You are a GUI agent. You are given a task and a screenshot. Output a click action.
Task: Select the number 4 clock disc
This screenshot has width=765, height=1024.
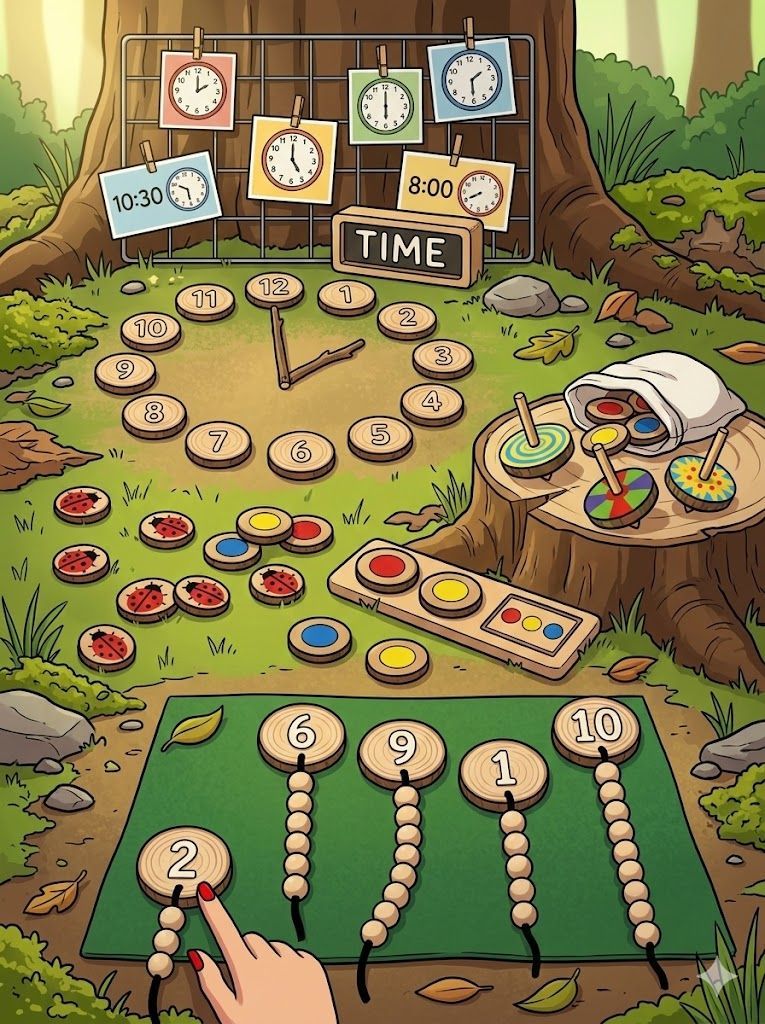pyautogui.click(x=432, y=403)
